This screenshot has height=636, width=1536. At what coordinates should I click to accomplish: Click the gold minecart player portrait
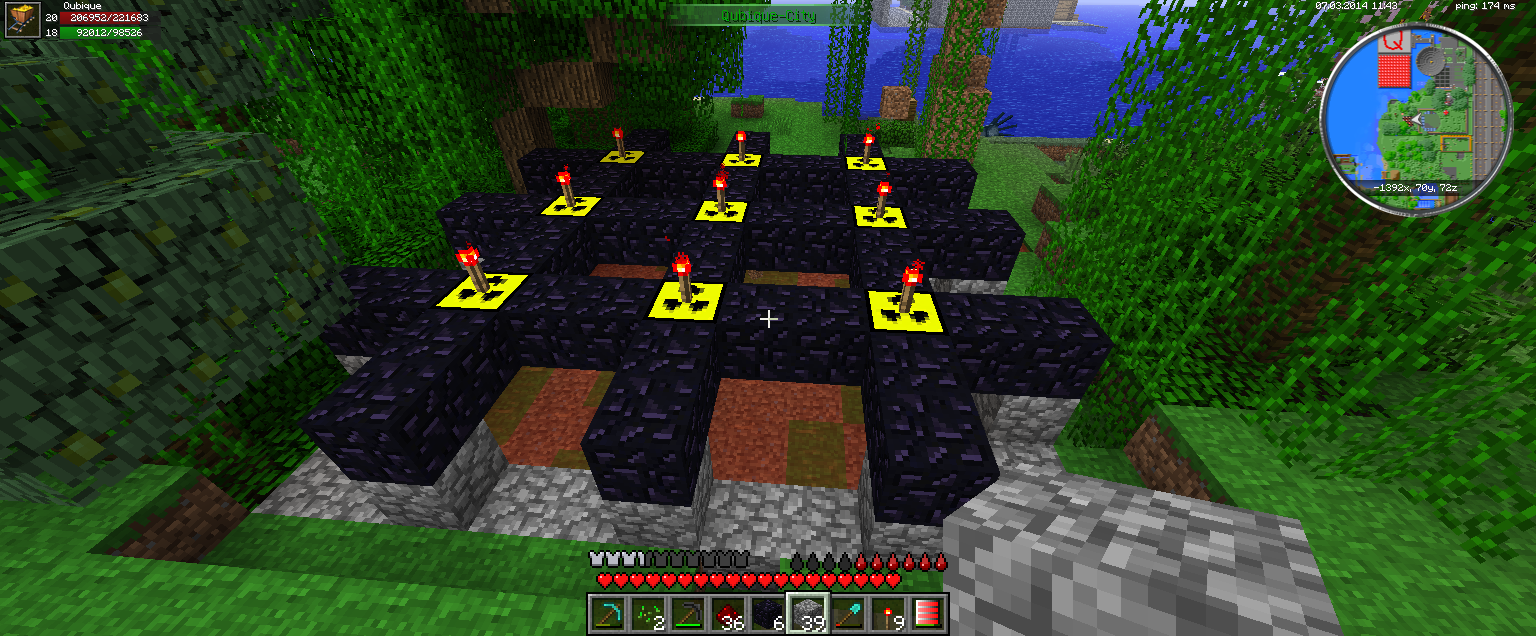coord(21,20)
